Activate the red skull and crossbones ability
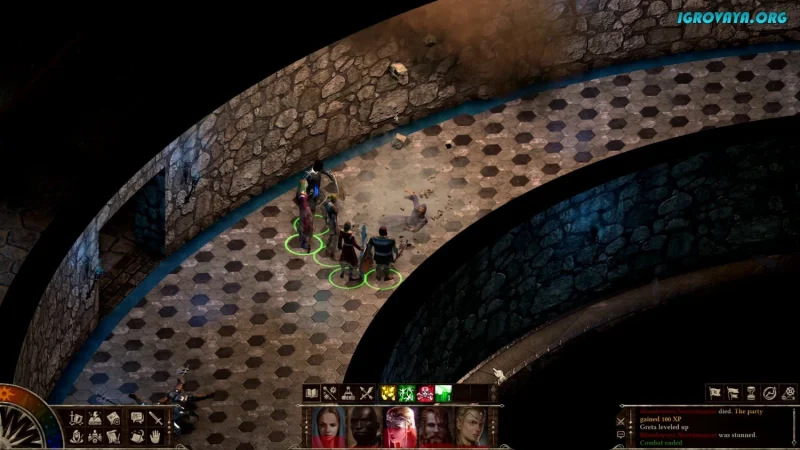The width and height of the screenshot is (800, 450). 425,393
